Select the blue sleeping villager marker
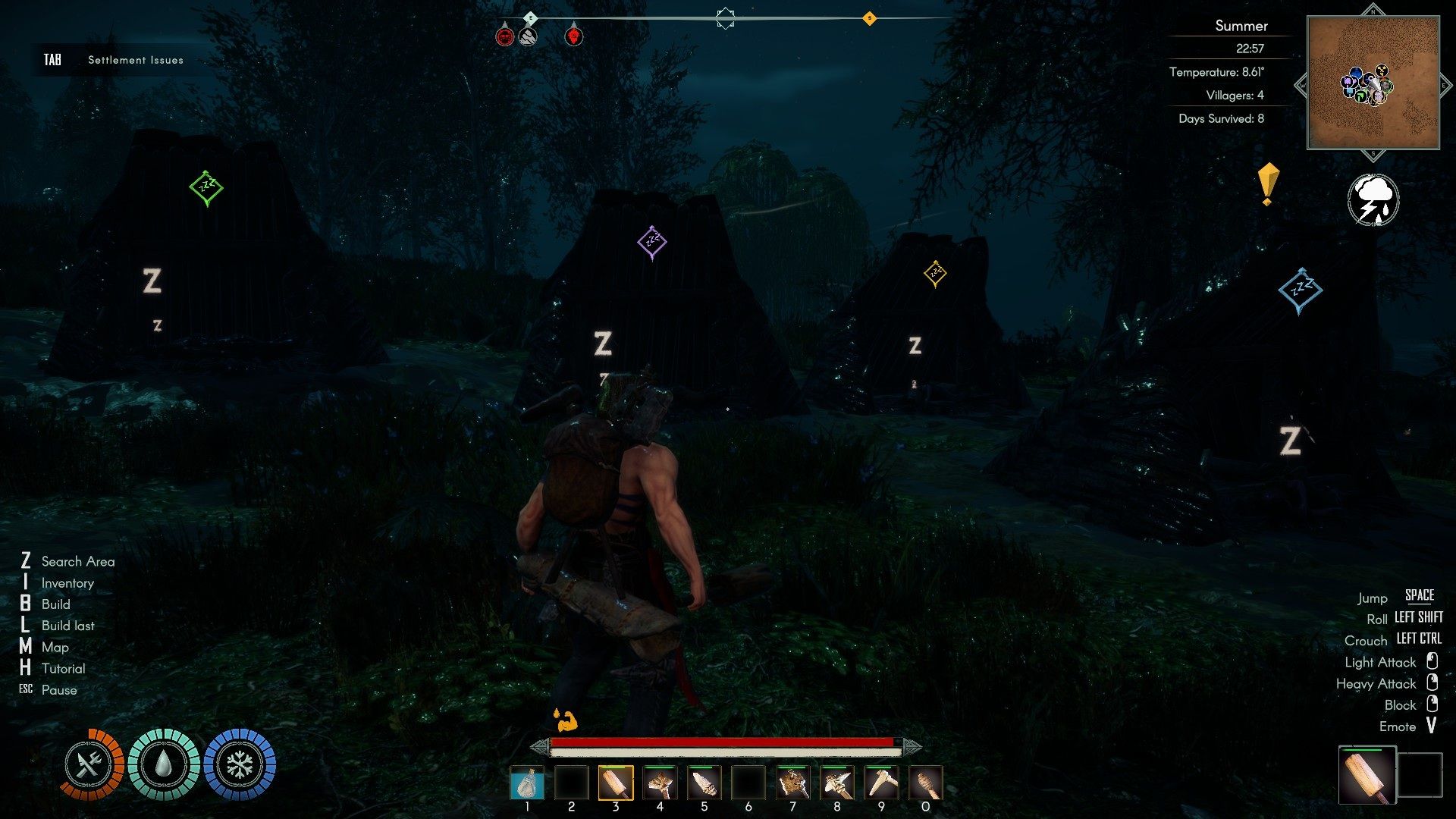Screen dimensions: 1456x819 click(x=1301, y=290)
